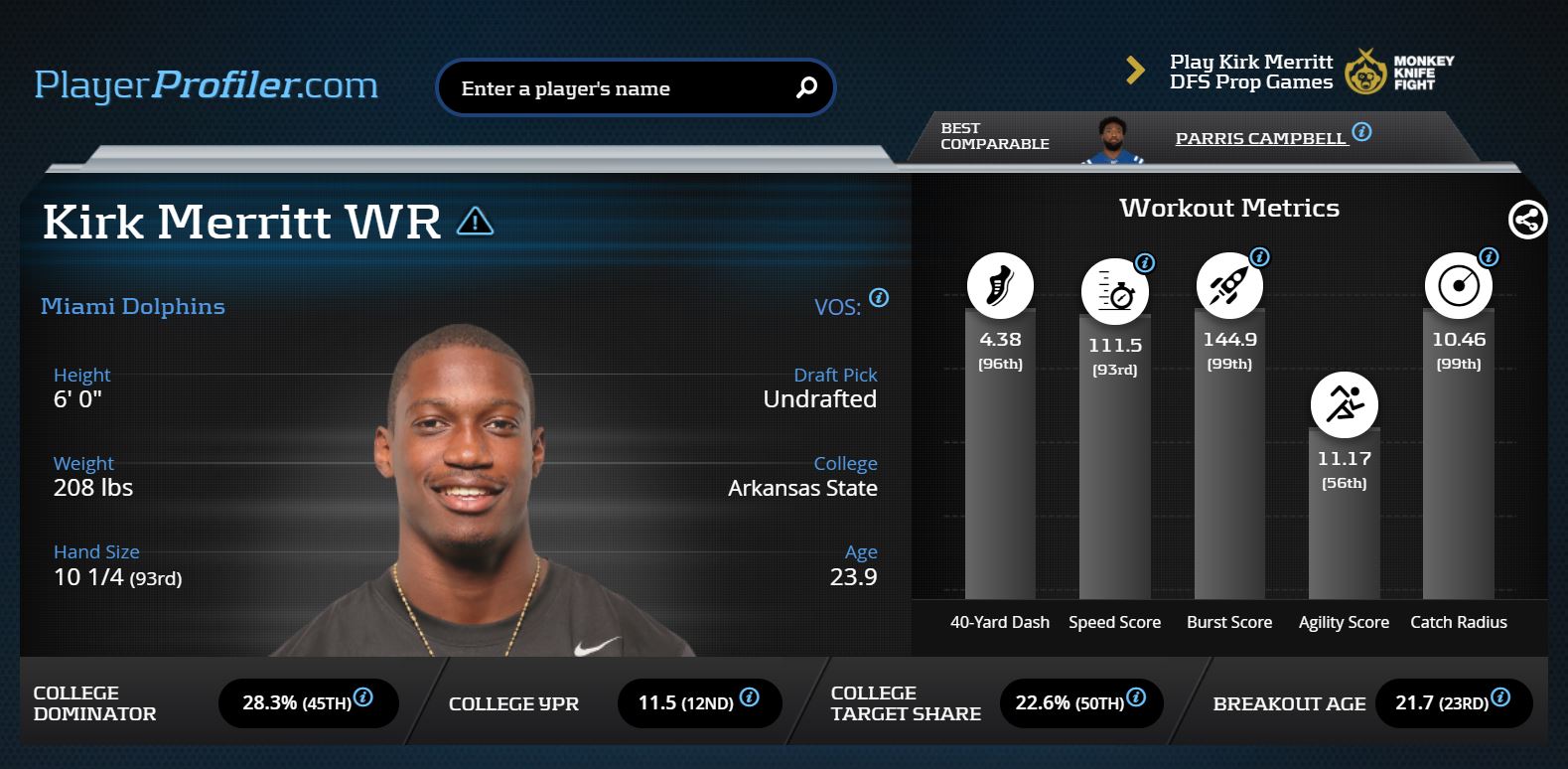Screen dimensions: 1568x769
Task: Open the Monkey Knife Fight logo
Action: coord(1400,72)
